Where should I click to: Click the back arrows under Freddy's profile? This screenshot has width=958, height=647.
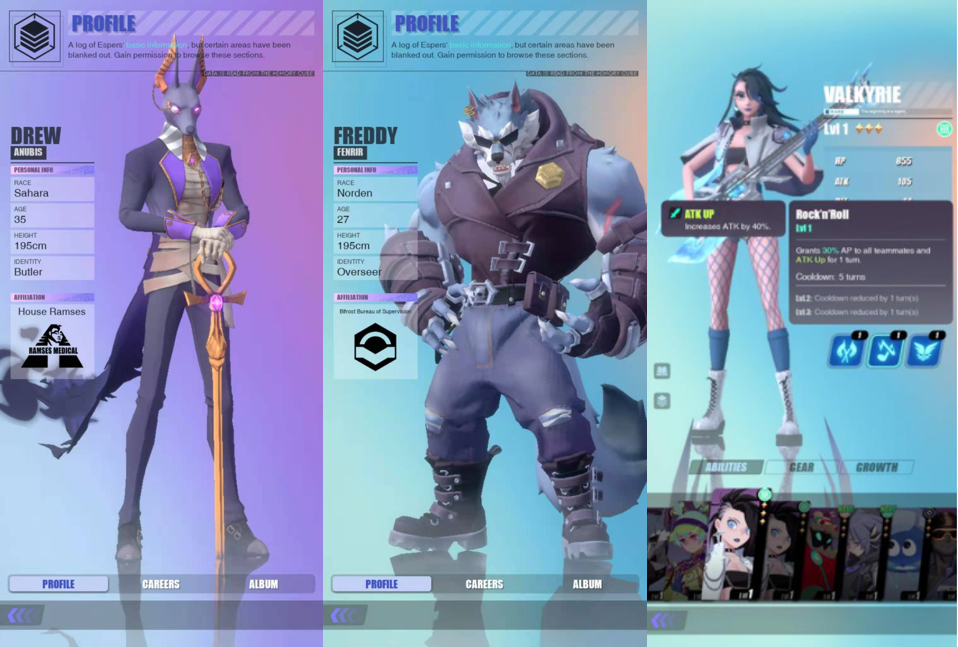pyautogui.click(x=343, y=616)
